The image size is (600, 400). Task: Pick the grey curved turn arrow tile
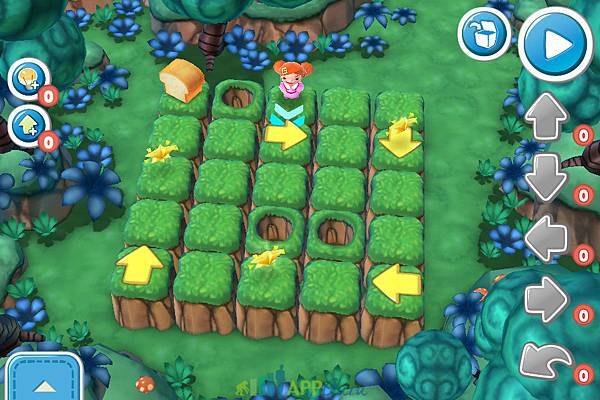(x=546, y=359)
